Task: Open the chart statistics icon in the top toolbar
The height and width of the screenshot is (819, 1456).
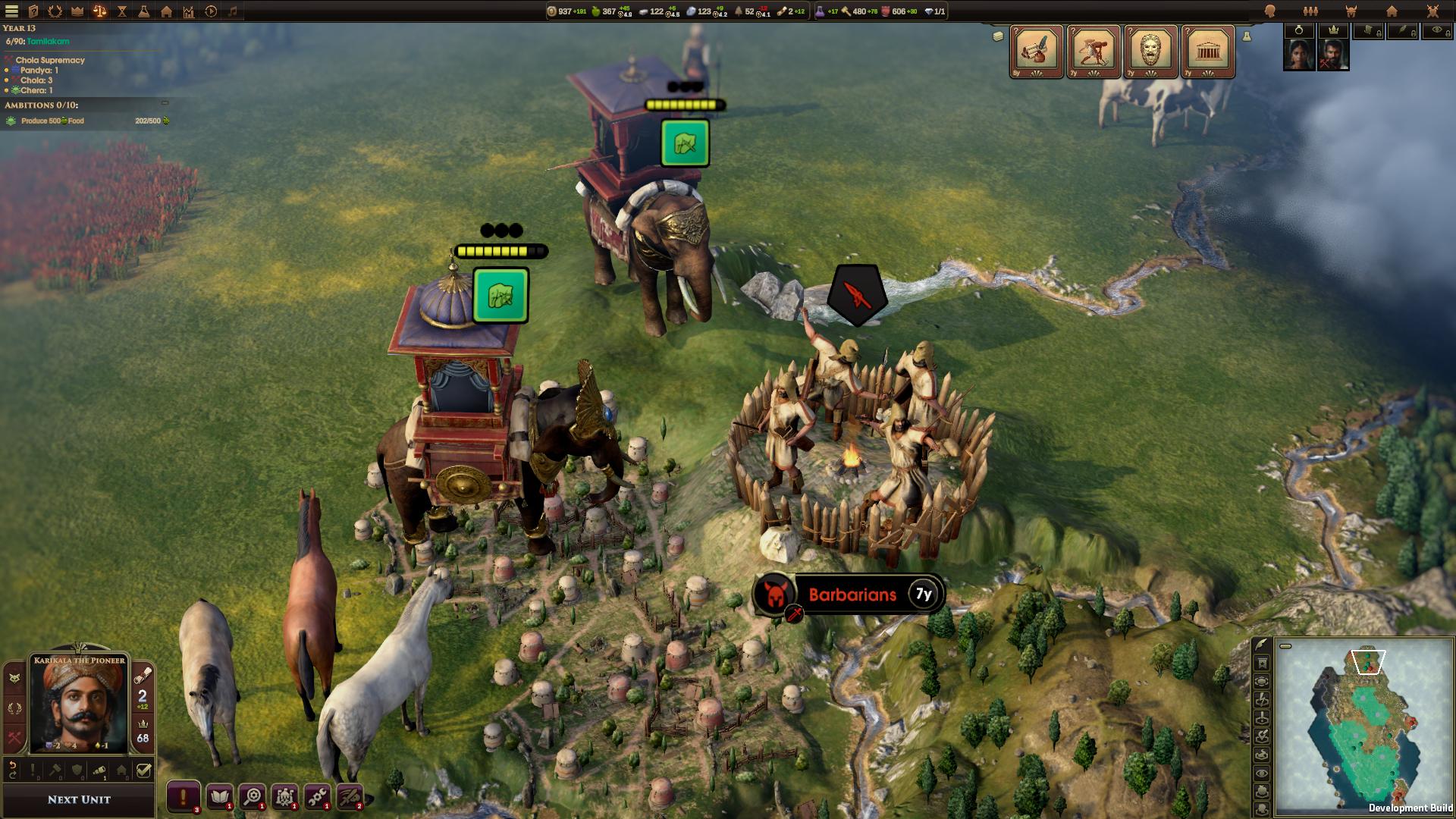Action: coord(187,11)
